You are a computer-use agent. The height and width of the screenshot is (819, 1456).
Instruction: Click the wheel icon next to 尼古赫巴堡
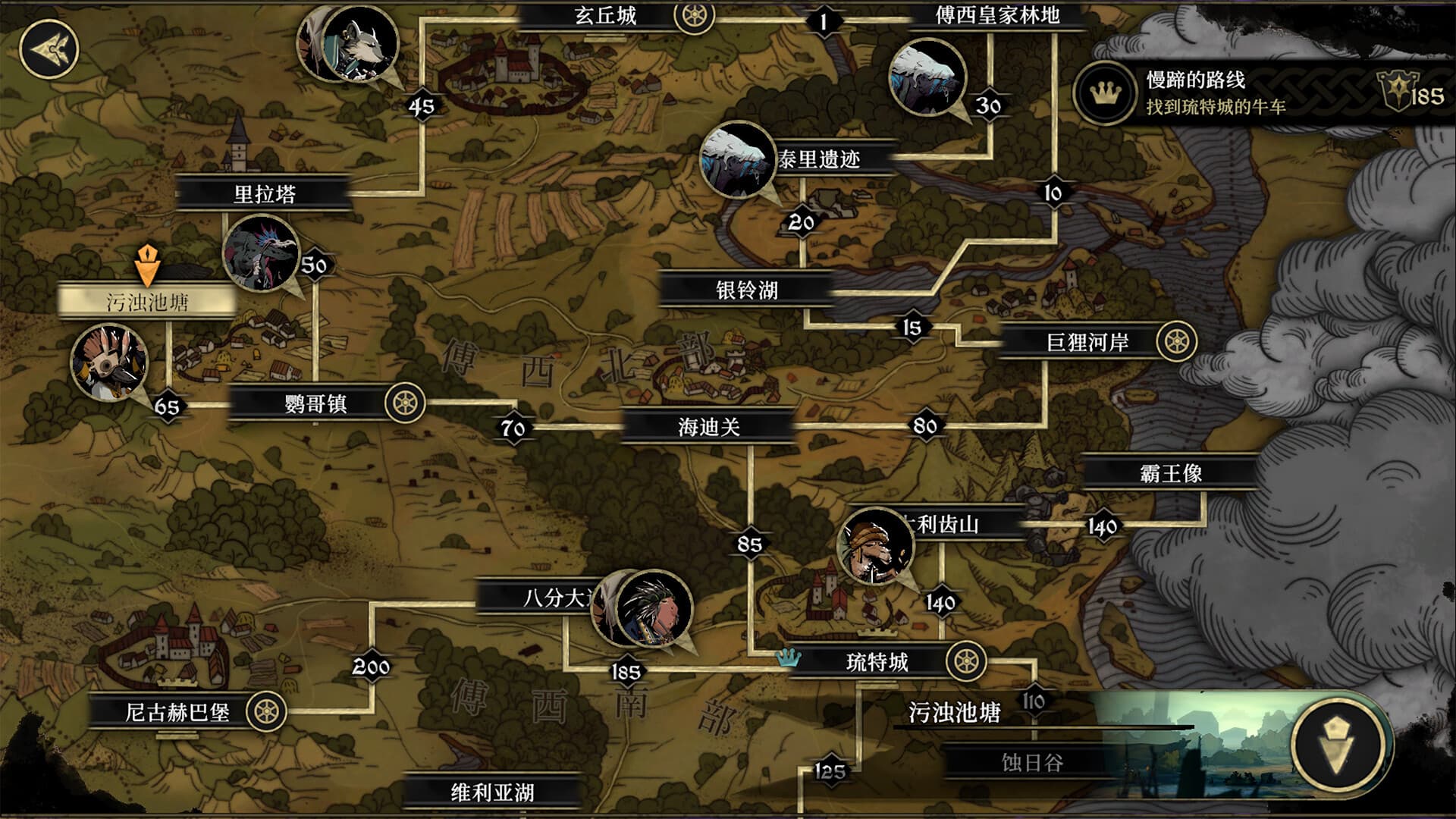(267, 710)
